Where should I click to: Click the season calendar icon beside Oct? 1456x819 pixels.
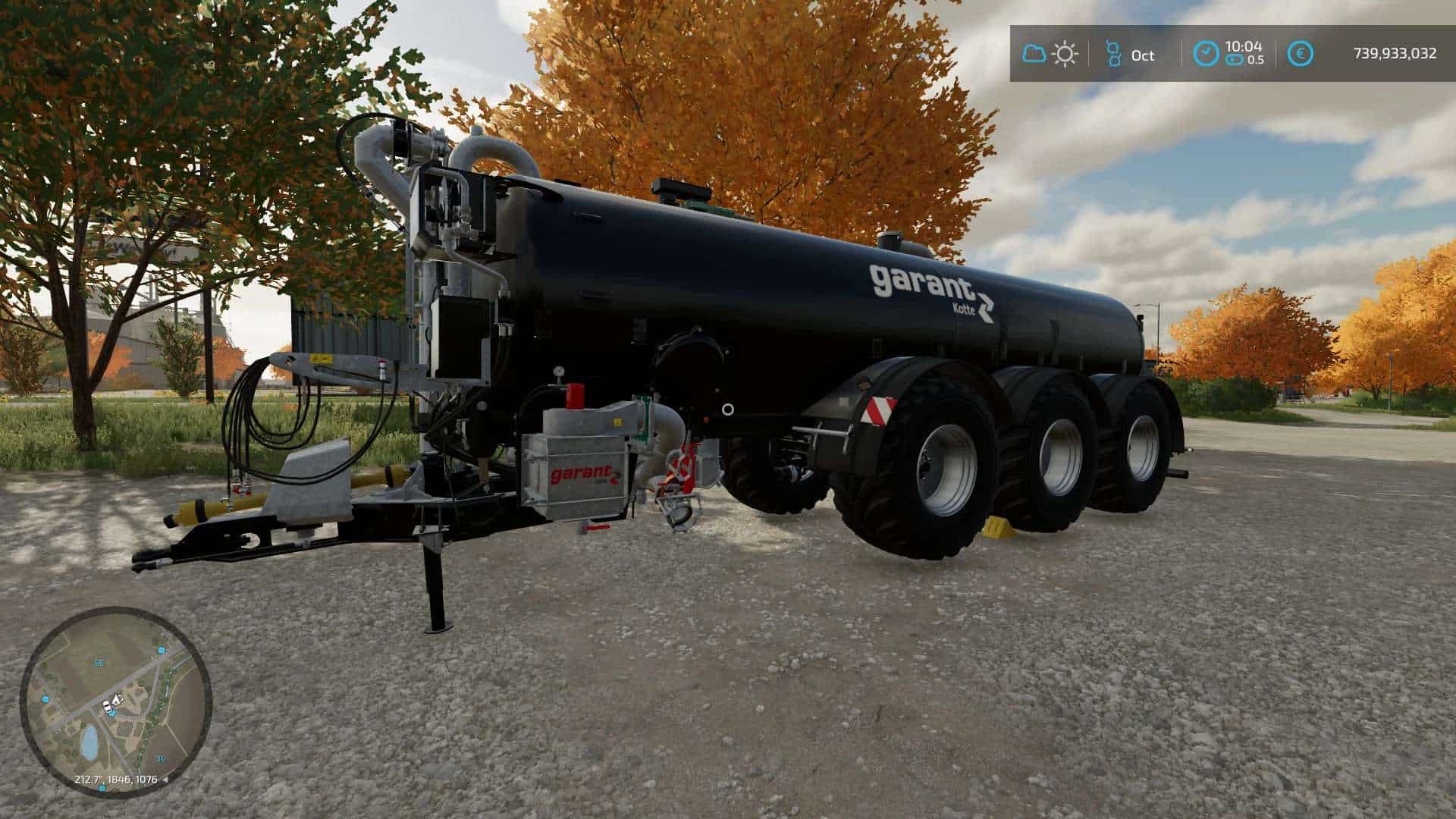coord(1113,54)
